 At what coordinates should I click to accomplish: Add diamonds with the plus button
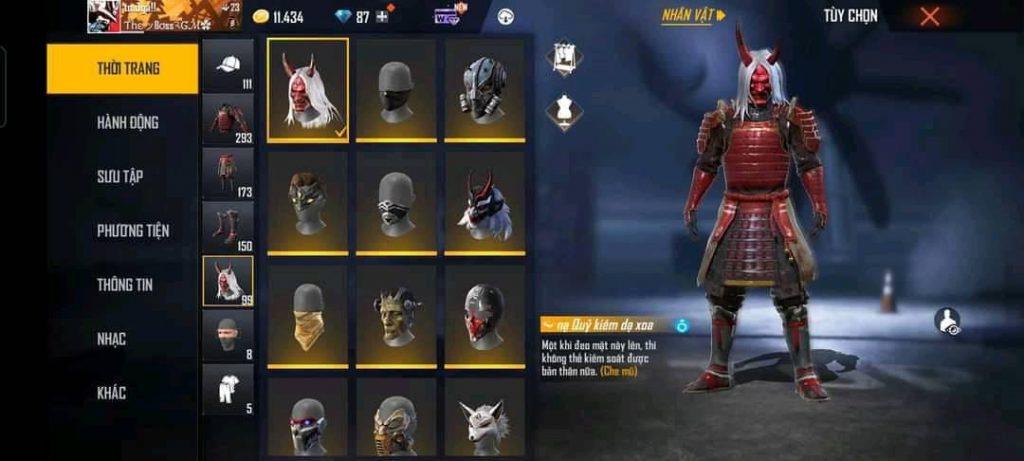pos(382,17)
